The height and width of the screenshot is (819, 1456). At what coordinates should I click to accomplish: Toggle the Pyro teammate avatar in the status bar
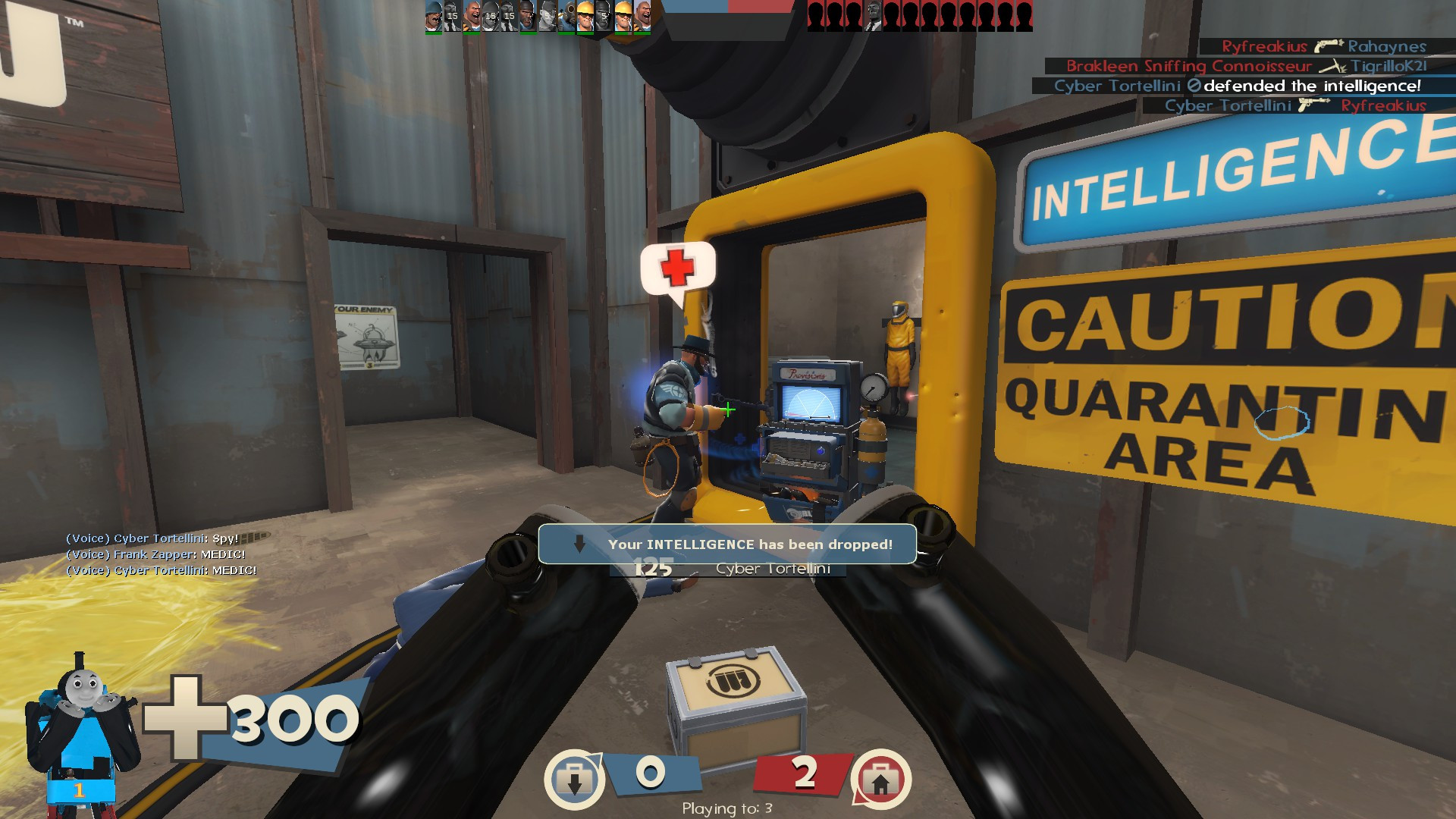click(x=567, y=15)
